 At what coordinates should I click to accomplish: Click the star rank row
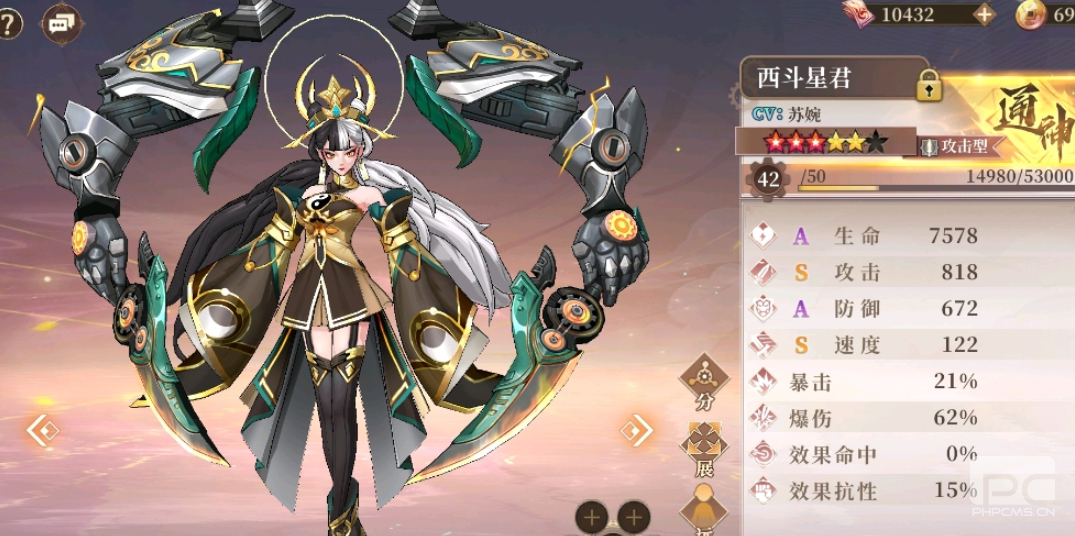pyautogui.click(x=825, y=142)
